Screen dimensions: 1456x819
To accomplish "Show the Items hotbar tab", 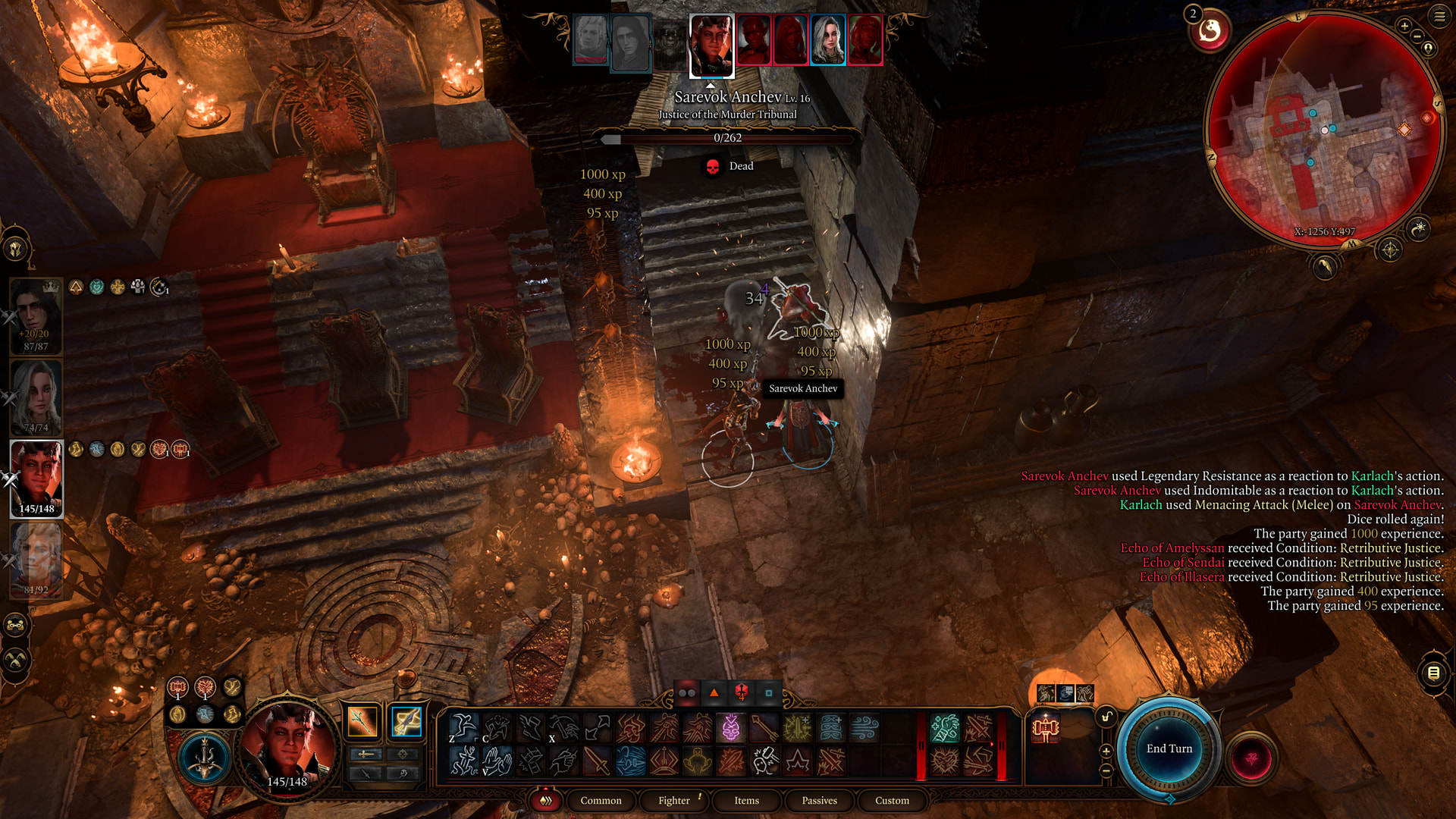I will coord(746,800).
